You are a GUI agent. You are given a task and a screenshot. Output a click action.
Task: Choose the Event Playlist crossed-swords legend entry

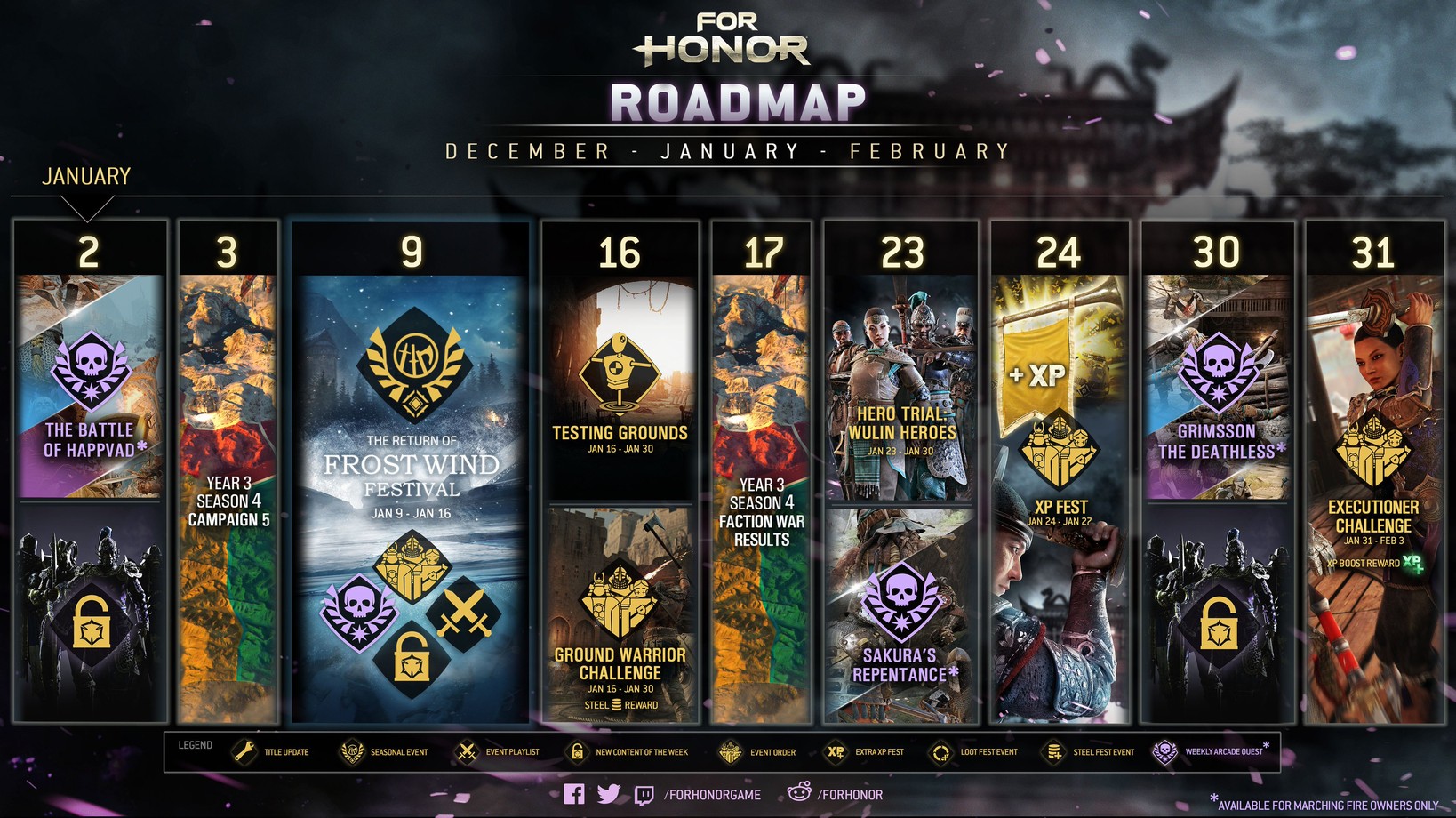pyautogui.click(x=497, y=752)
